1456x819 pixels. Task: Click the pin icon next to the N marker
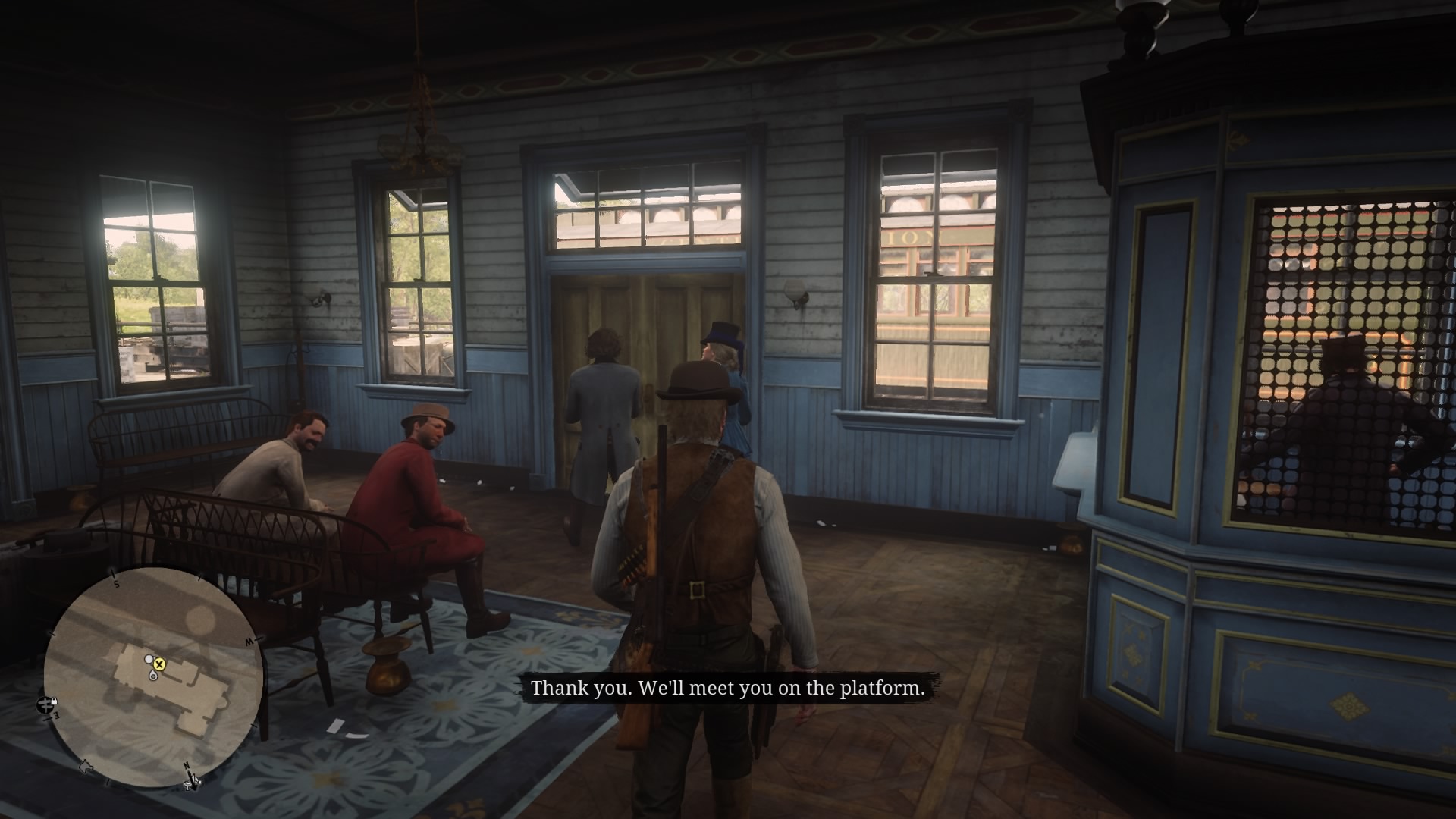coord(189,786)
